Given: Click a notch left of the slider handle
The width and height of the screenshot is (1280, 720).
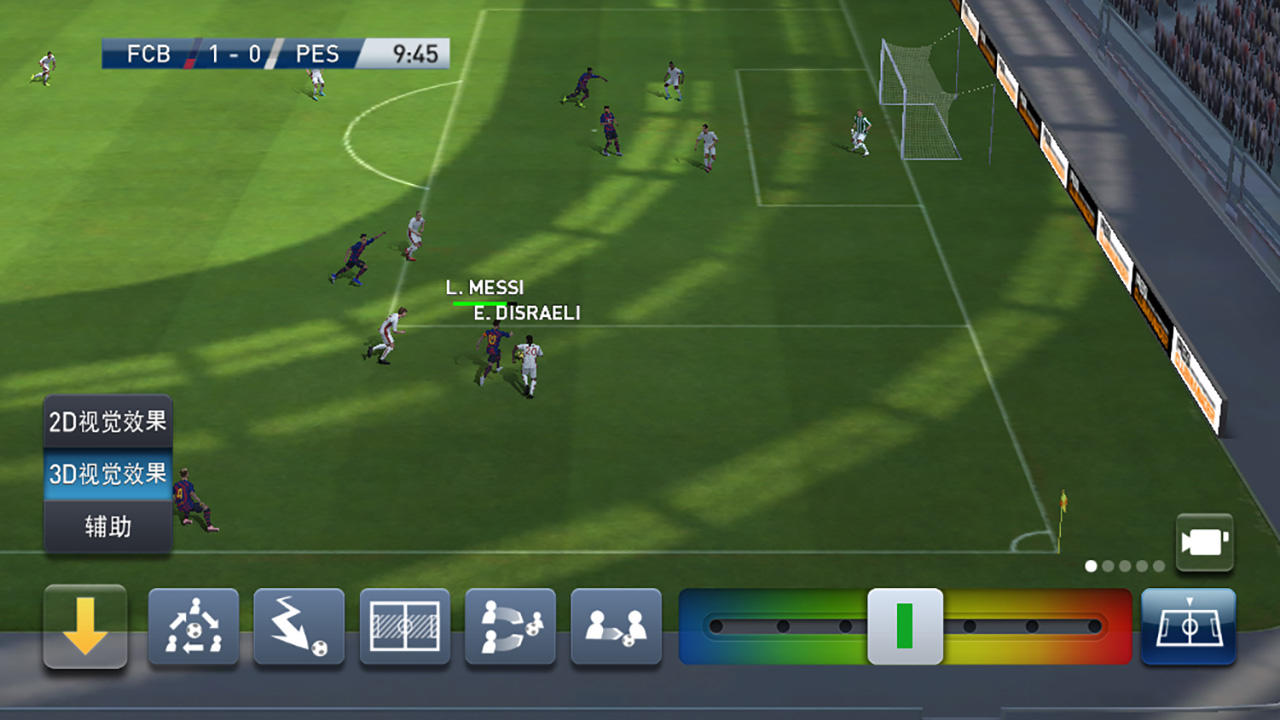Looking at the screenshot, I should pyautogui.click(x=845, y=627).
